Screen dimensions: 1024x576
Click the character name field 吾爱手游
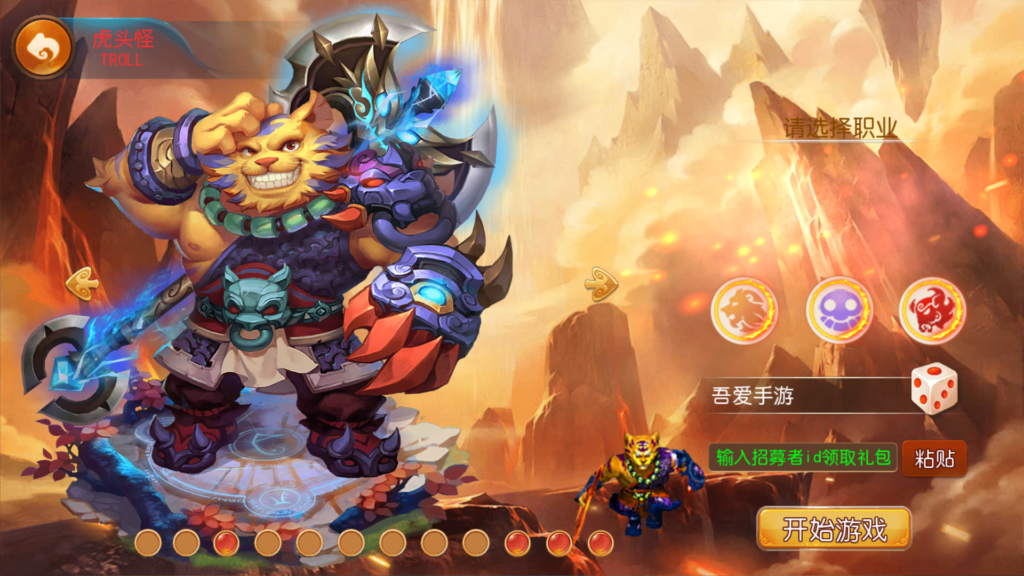coord(800,396)
